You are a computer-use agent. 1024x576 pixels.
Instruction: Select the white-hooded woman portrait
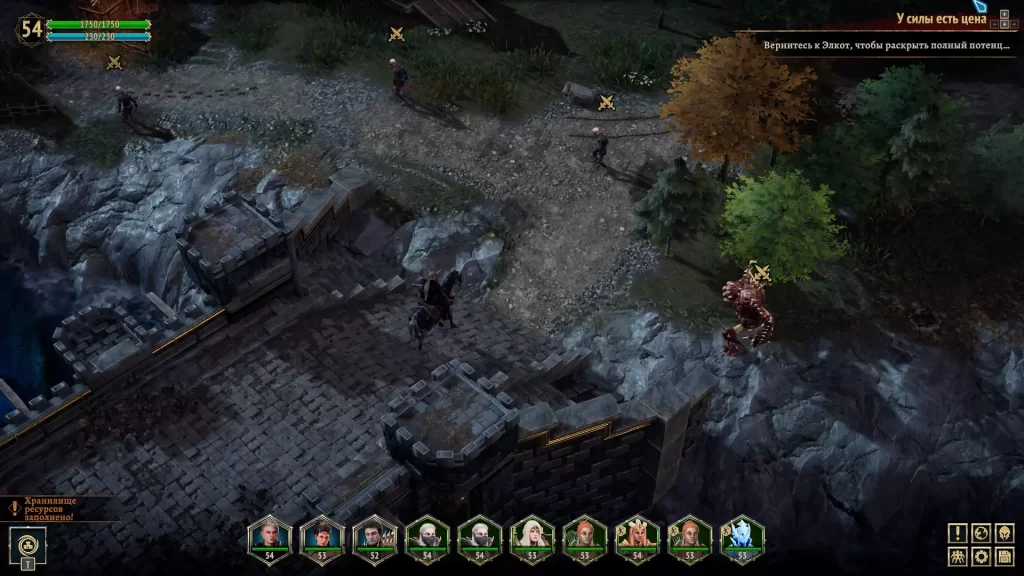click(x=531, y=537)
